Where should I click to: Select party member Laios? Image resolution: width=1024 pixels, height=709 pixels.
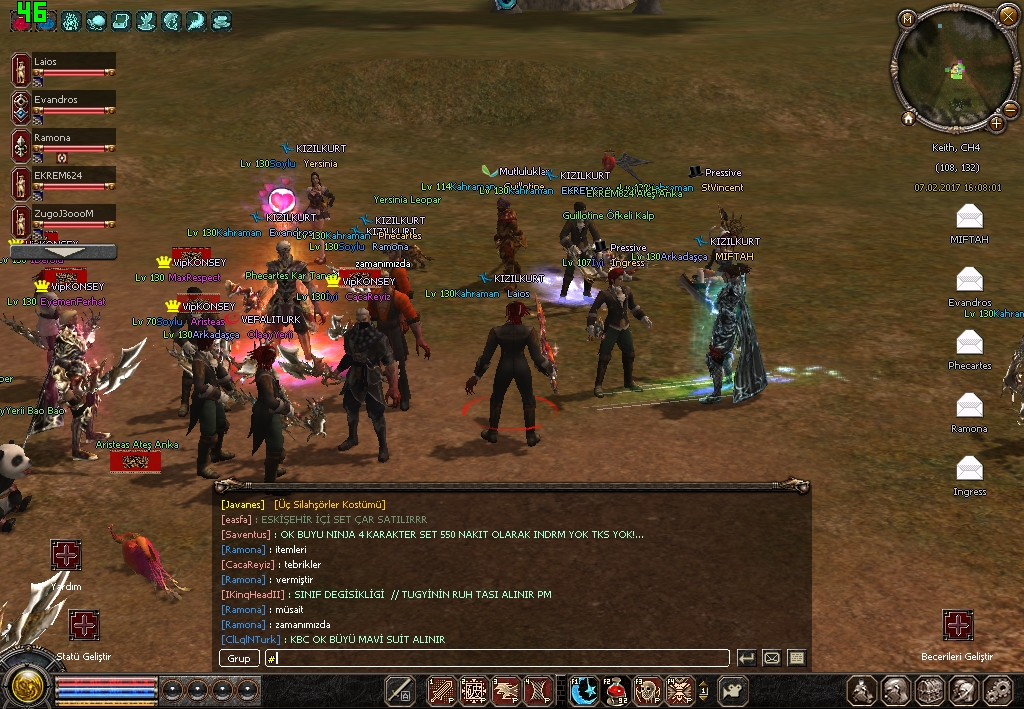[x=70, y=62]
